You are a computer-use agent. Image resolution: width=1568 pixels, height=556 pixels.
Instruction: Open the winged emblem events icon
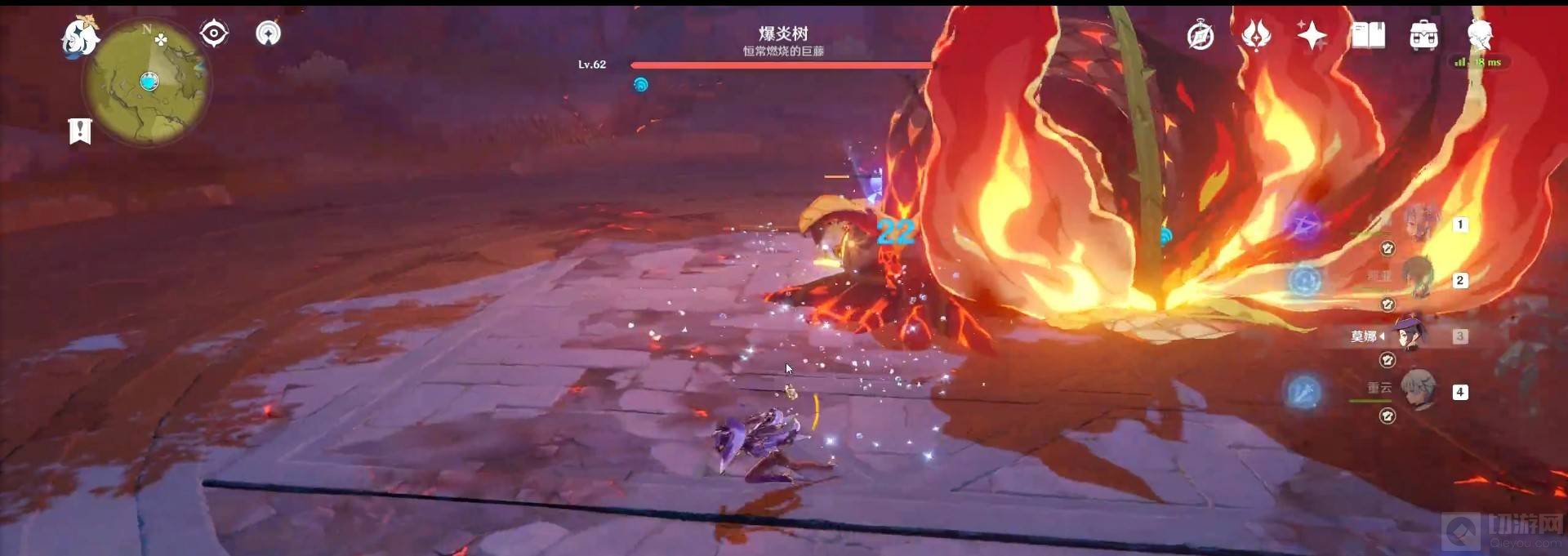click(x=1256, y=36)
